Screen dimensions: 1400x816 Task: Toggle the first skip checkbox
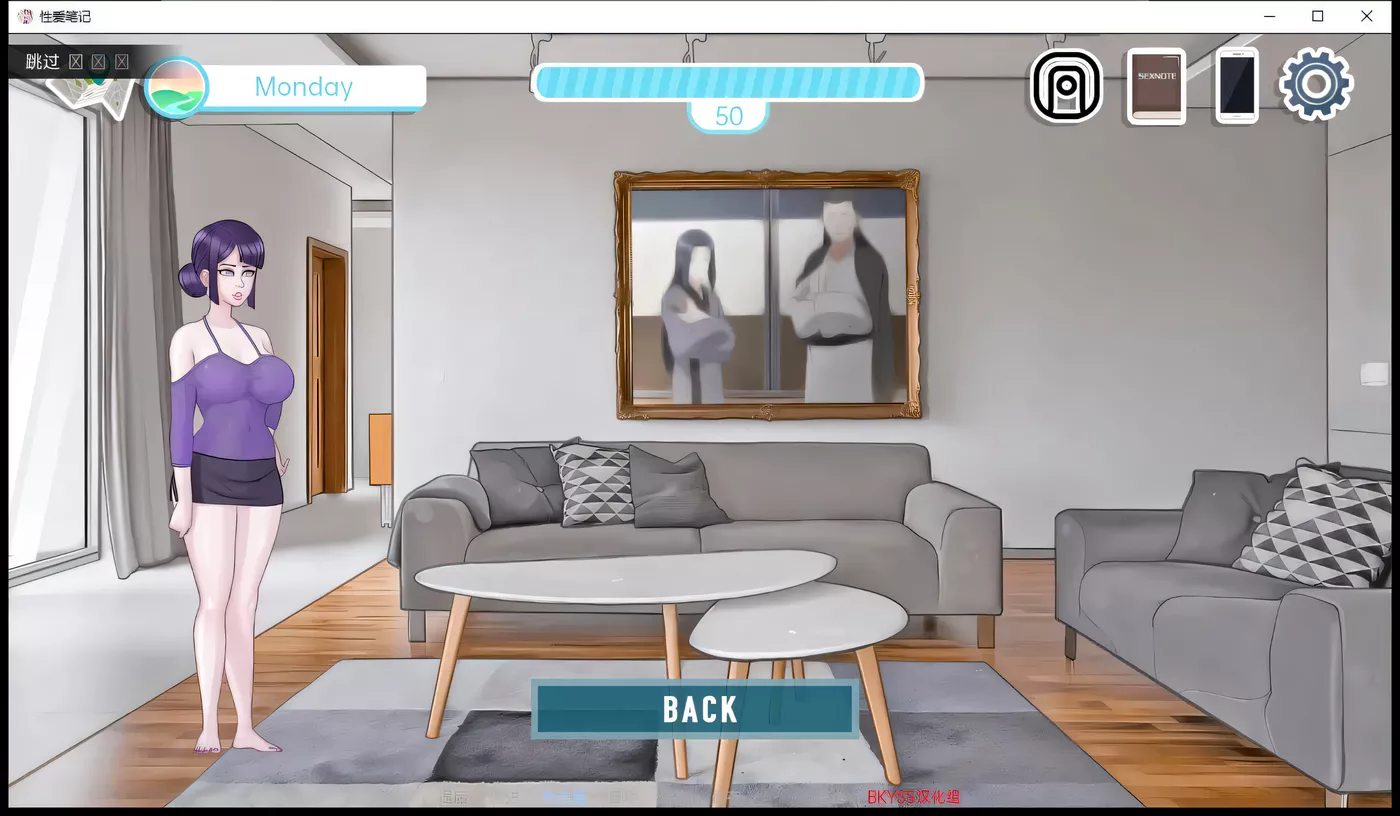click(x=76, y=61)
